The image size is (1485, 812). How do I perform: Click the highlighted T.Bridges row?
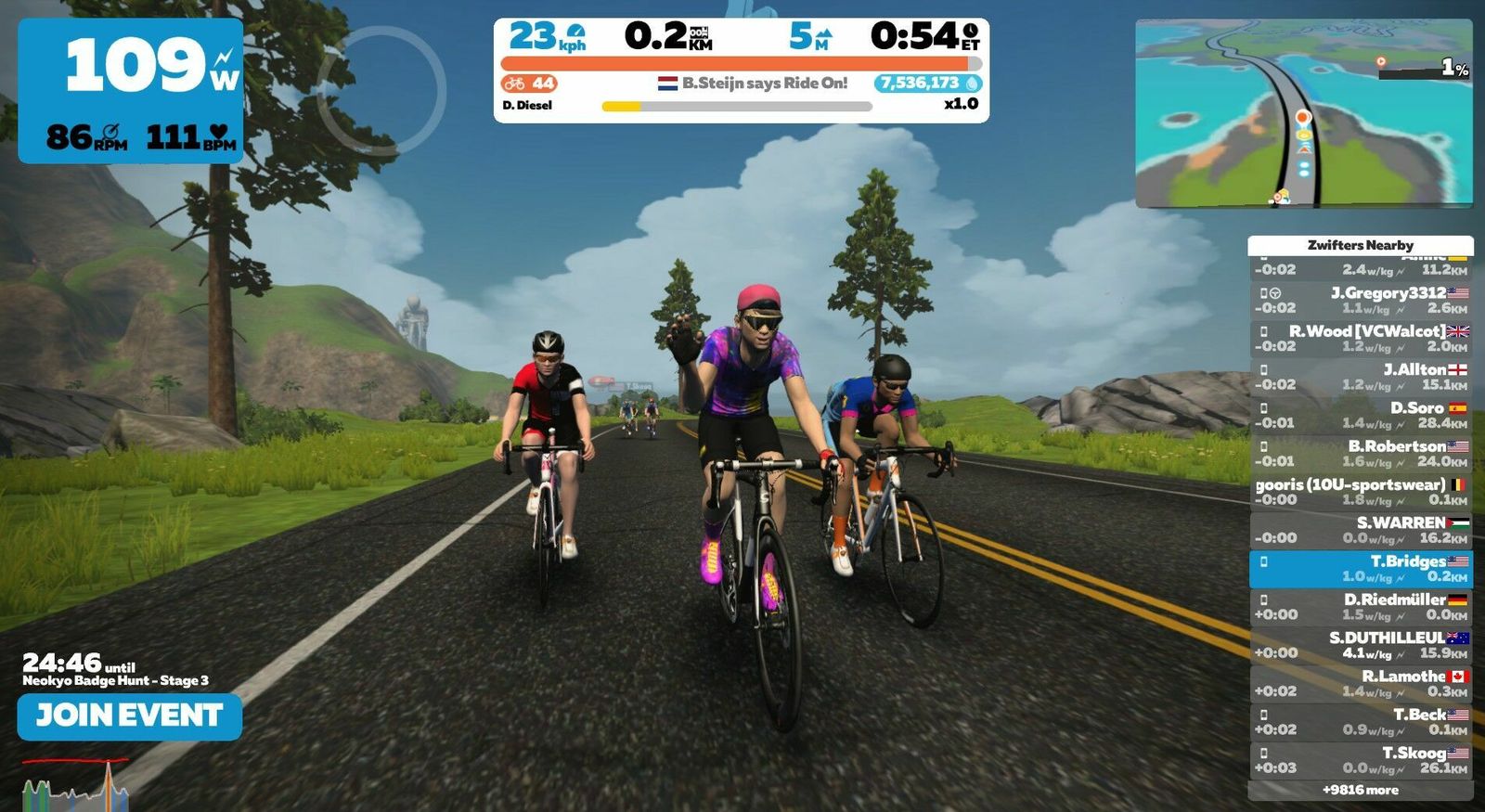pyautogui.click(x=1360, y=569)
